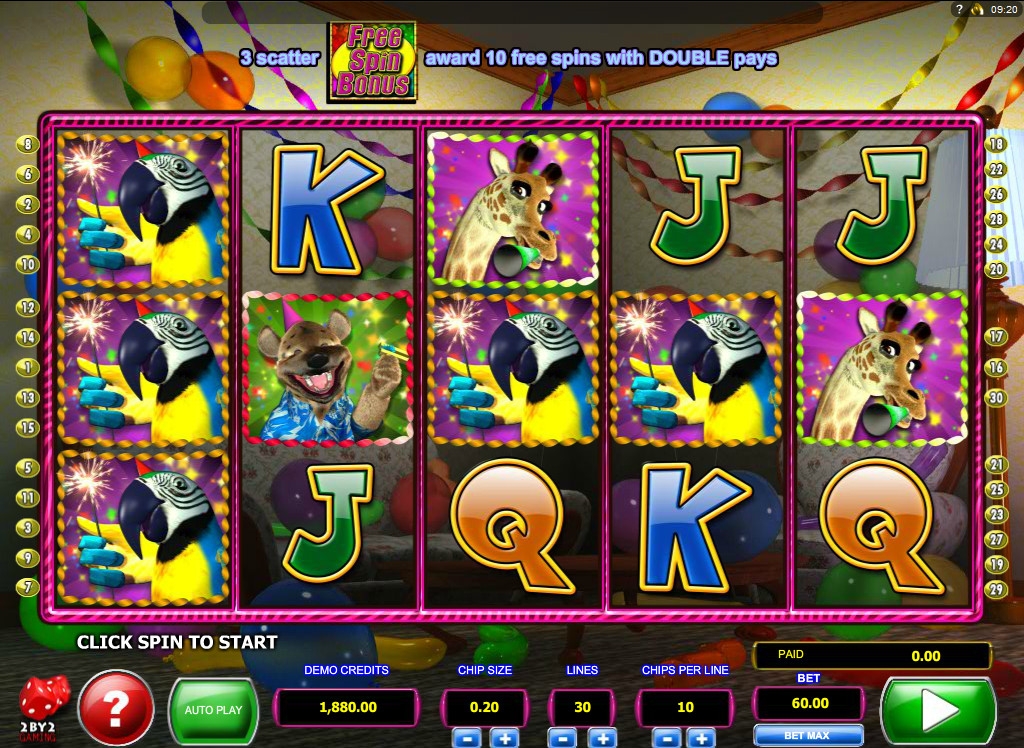Spin the reels with the green arrow button
Viewport: 1024px width, 748px height.
pos(937,710)
